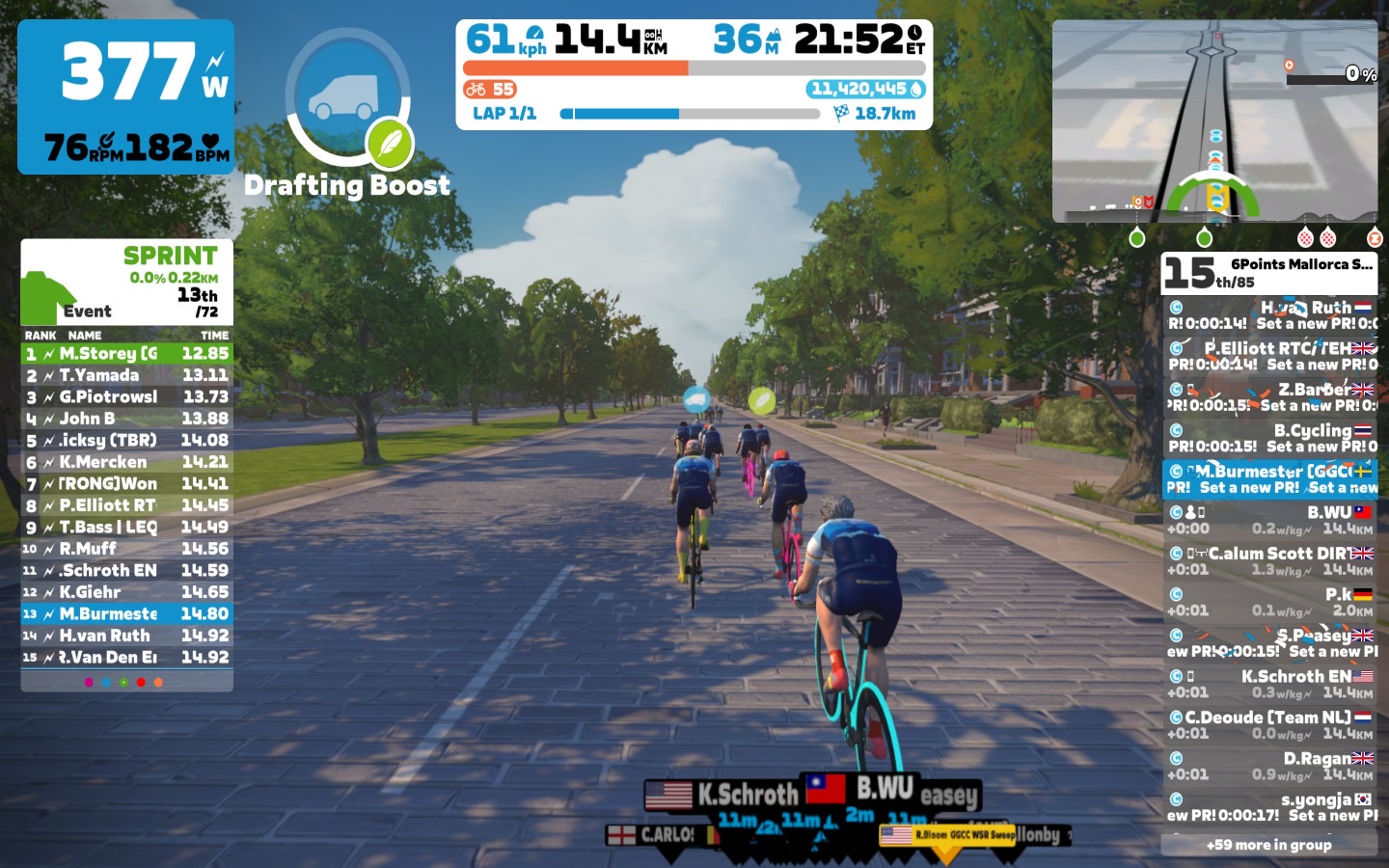This screenshot has width=1389, height=868.
Task: Select D.Ragan in the nearby riders list
Action: tap(1269, 766)
